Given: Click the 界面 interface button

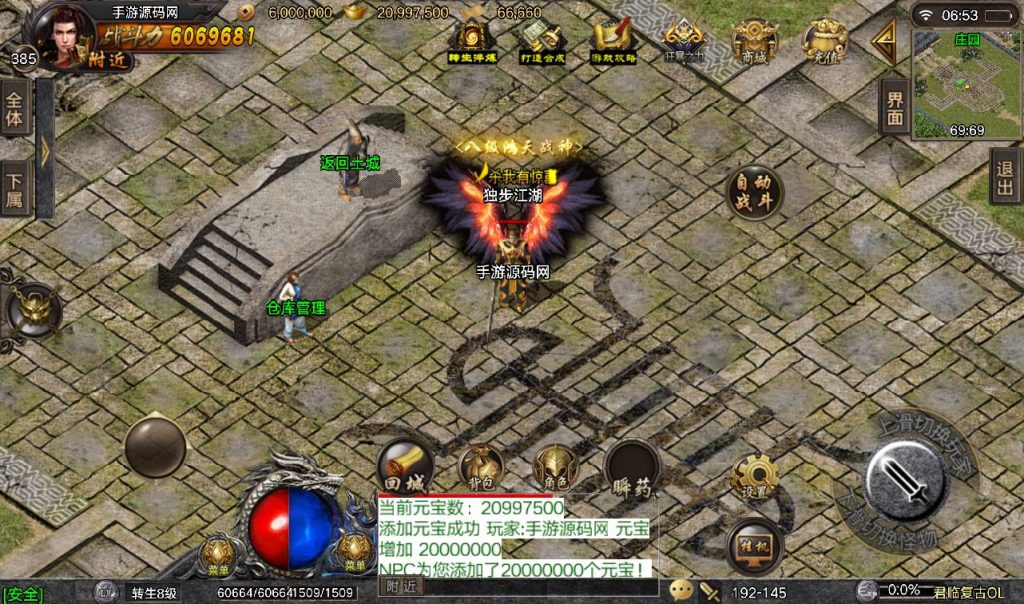Looking at the screenshot, I should point(894,107).
